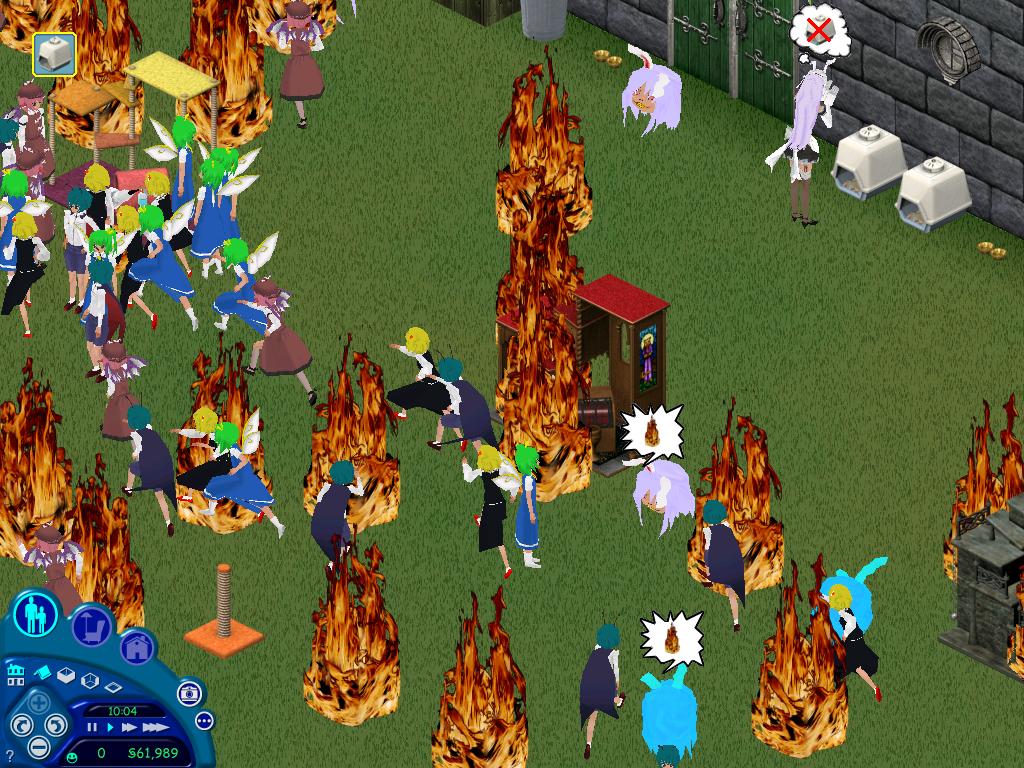This screenshot has height=768, width=1024.
Task: Open the options menu with three dots
Action: (204, 720)
